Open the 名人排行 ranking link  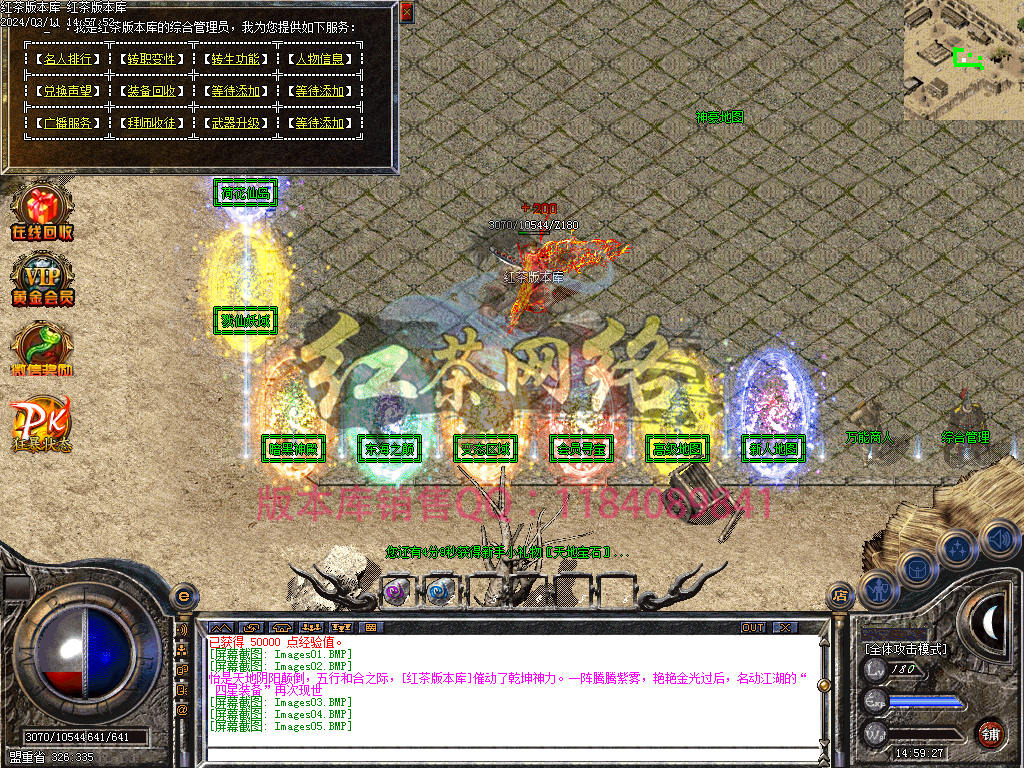(x=67, y=59)
